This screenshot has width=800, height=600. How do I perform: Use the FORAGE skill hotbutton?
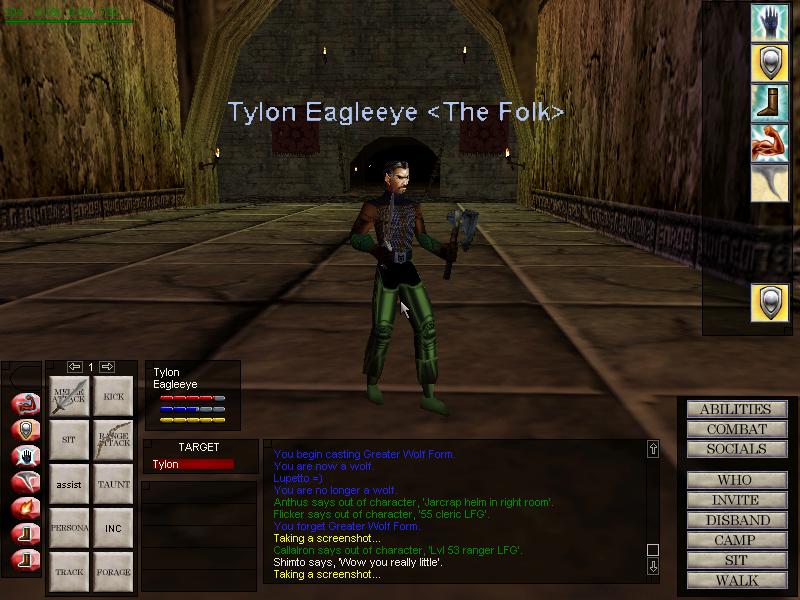click(113, 571)
